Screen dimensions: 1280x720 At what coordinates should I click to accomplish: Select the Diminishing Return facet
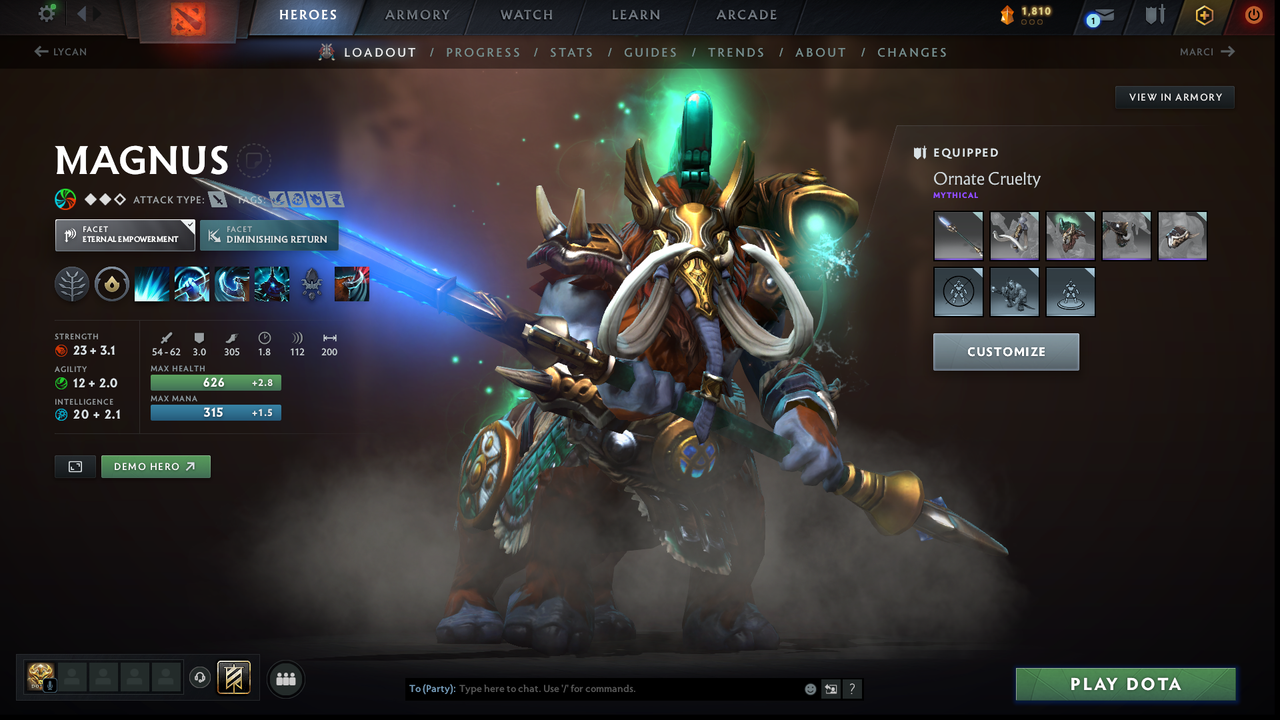(x=269, y=235)
